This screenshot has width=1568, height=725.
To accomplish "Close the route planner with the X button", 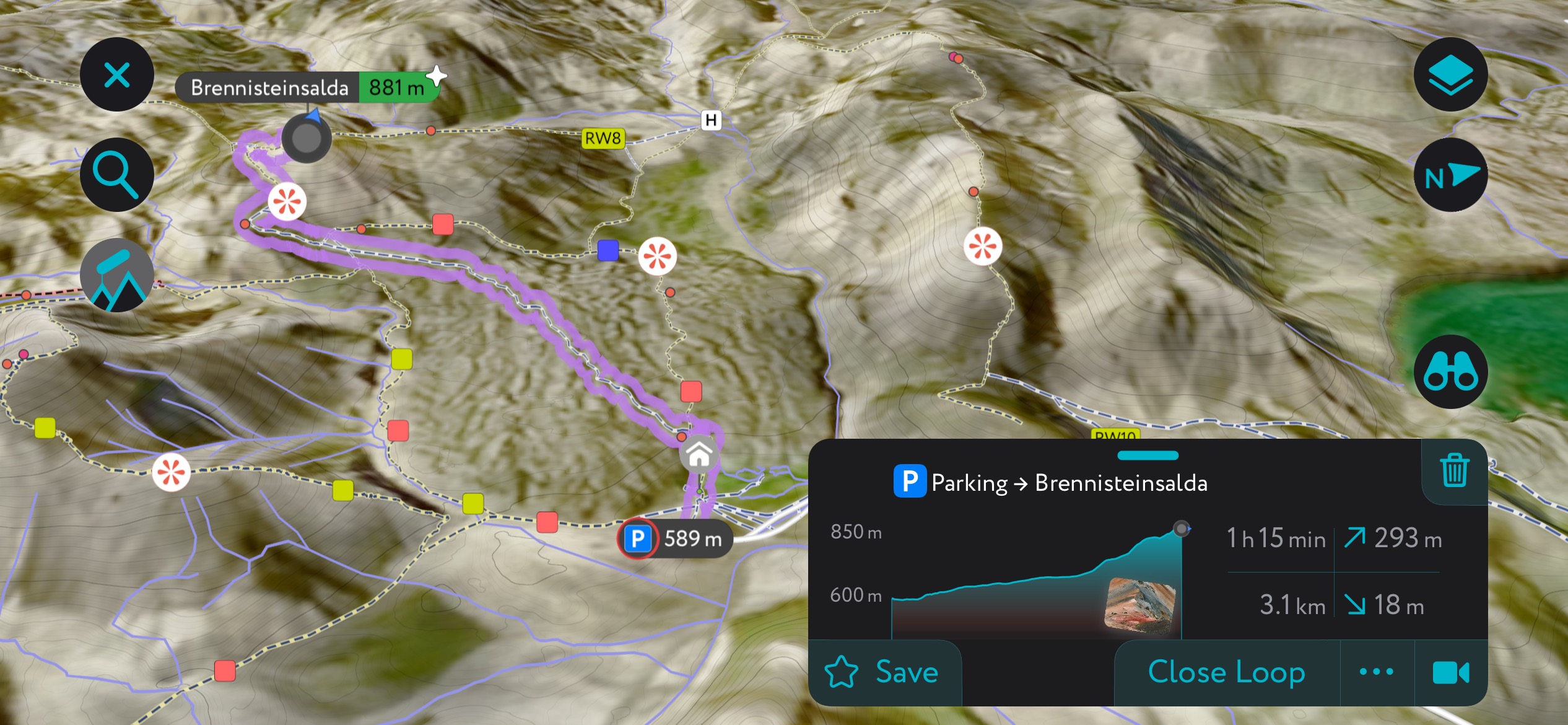I will [x=116, y=75].
